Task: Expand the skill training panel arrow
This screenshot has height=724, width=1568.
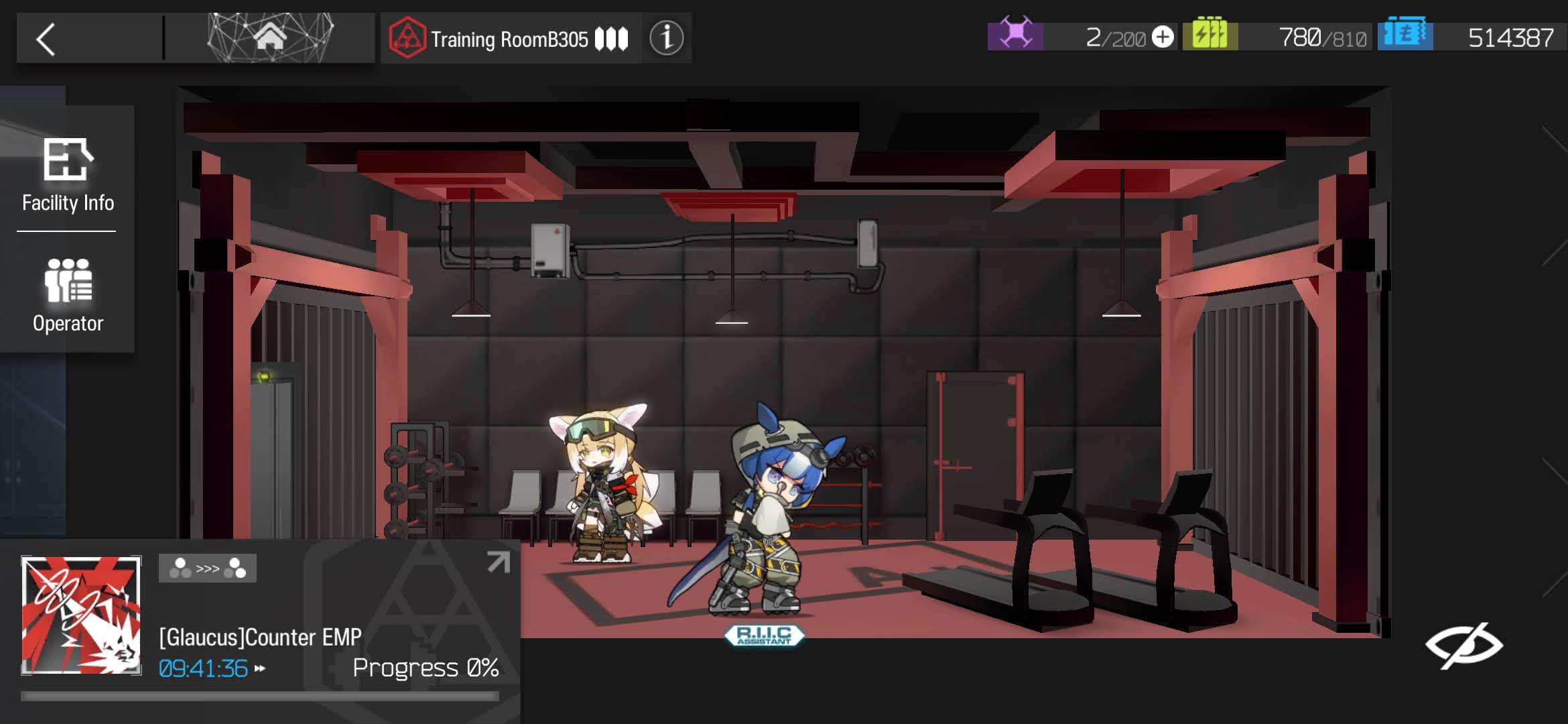Action: [498, 562]
